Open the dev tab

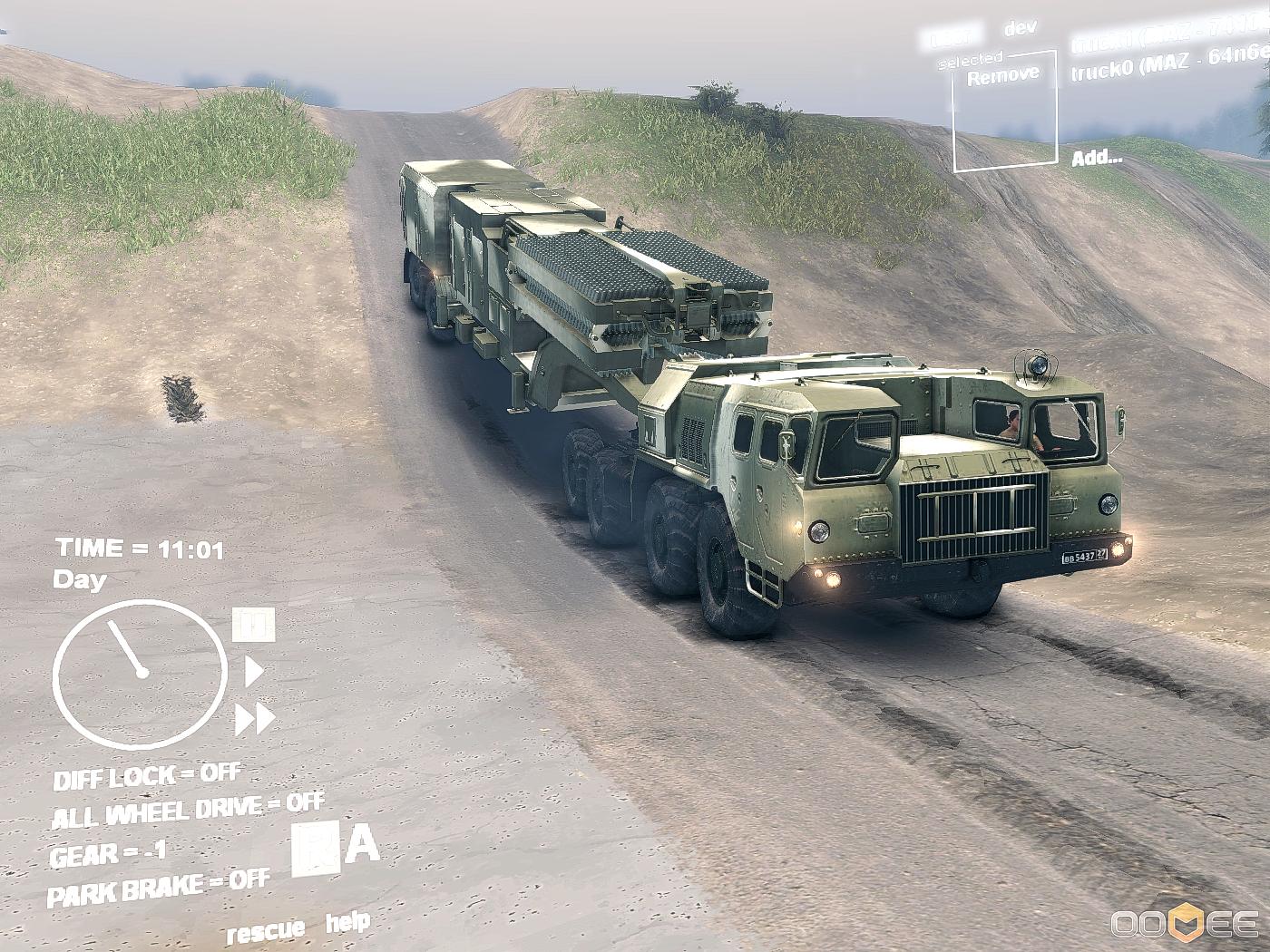pyautogui.click(x=1020, y=29)
